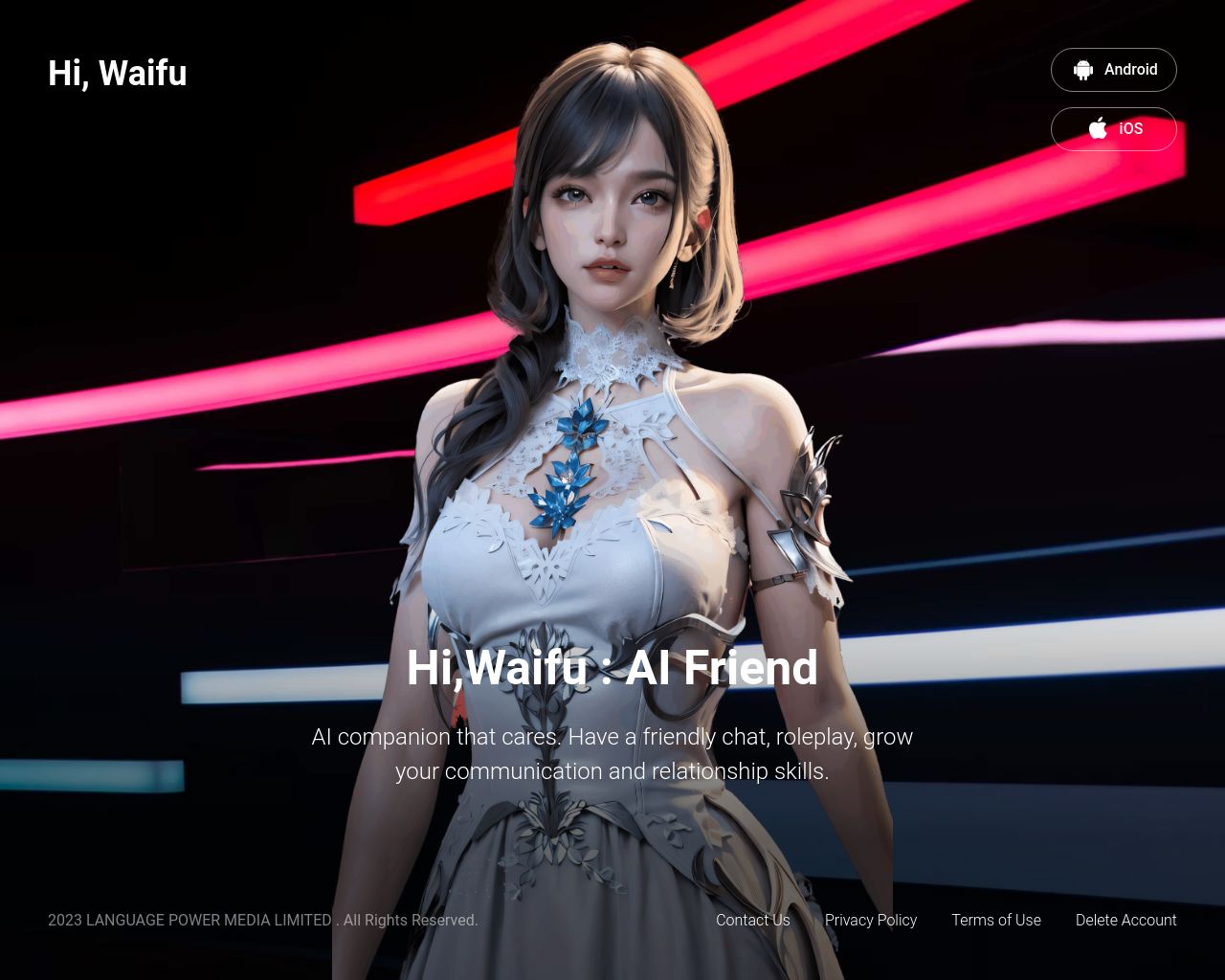Open the Android download button
Screen dimensions: 1225x980
click(x=1113, y=70)
